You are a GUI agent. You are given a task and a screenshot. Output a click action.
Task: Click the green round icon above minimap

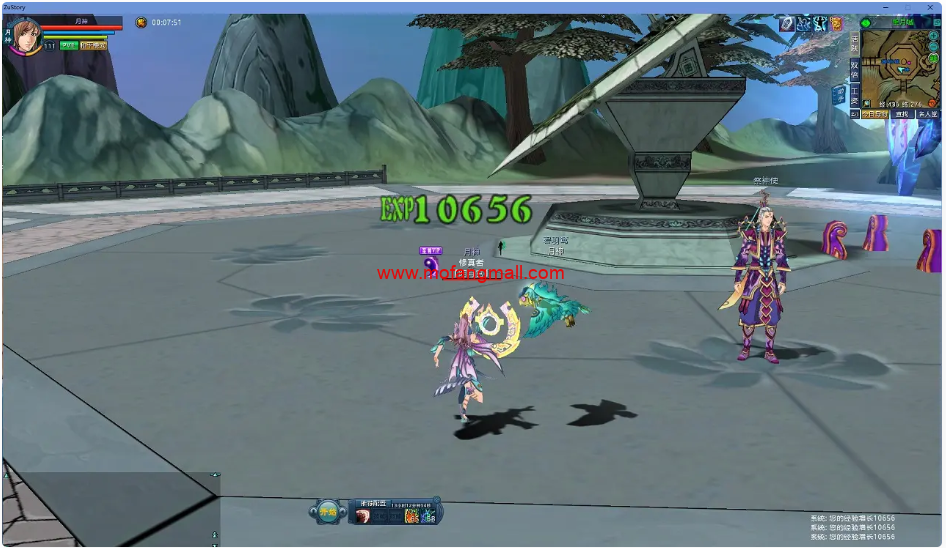coord(866,23)
